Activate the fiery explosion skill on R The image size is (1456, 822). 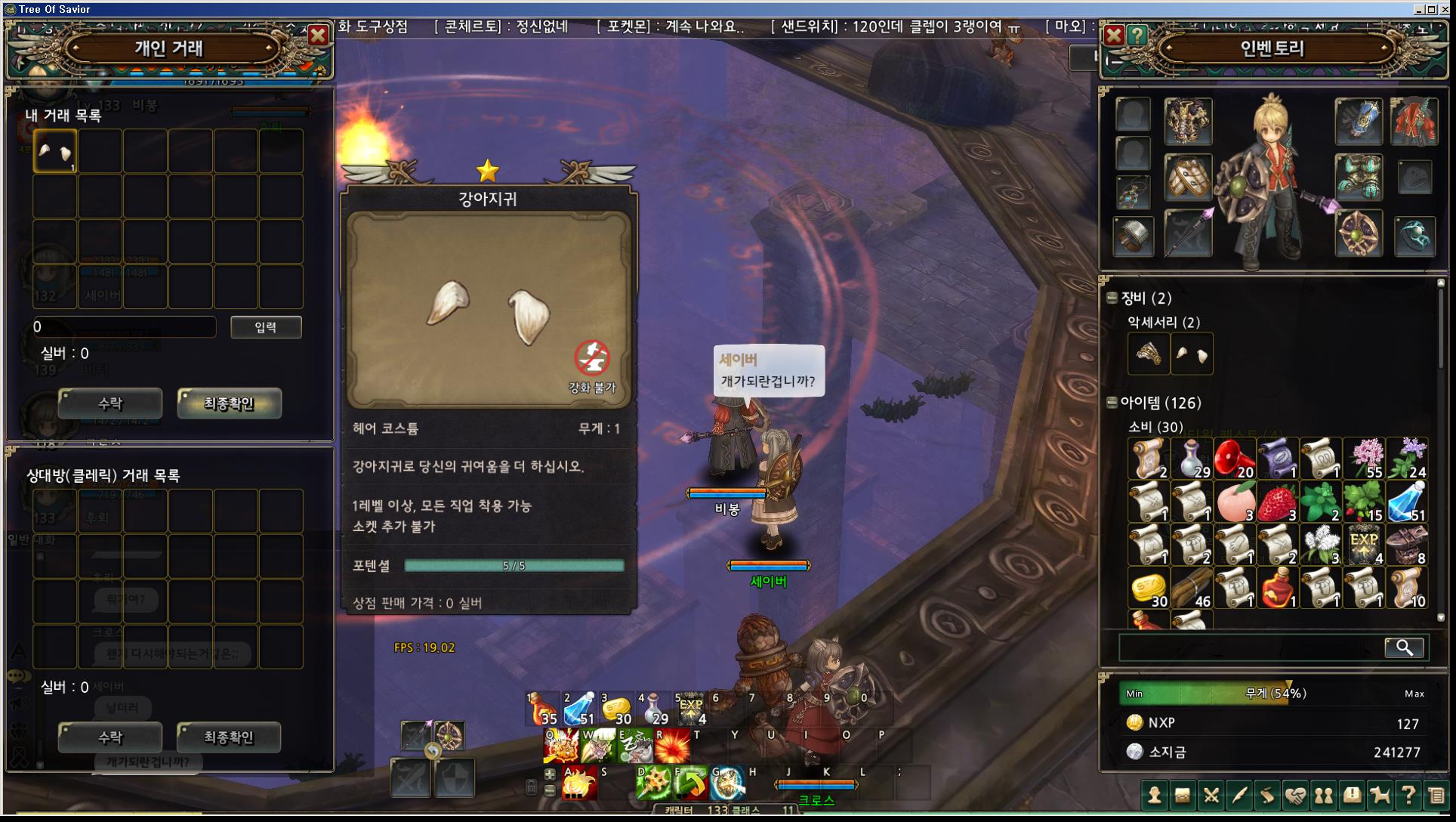pos(671,746)
